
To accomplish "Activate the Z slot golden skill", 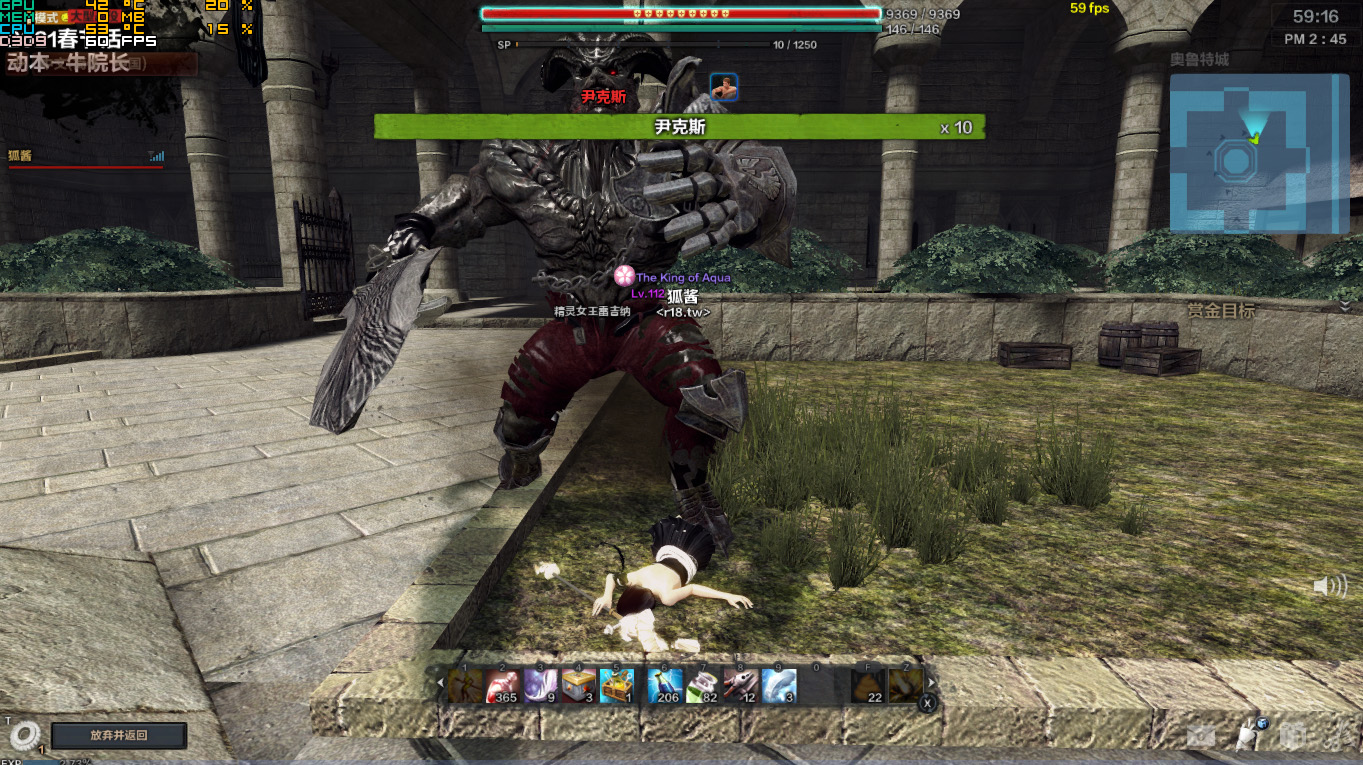I will pos(906,686).
